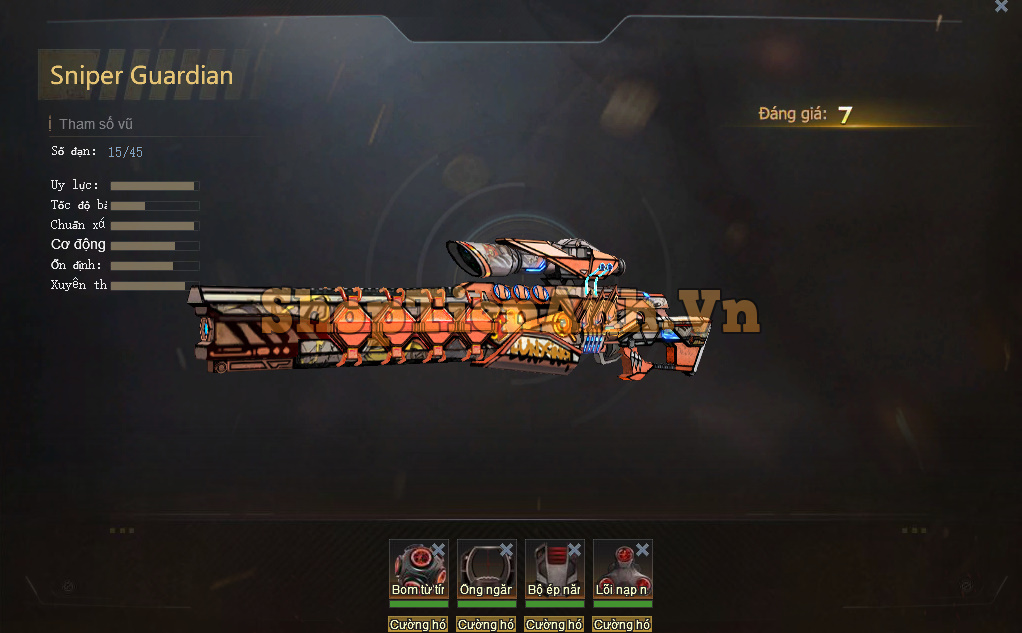Remove the Ống ngắm scope attachment
Viewport: 1022px width, 633px height.
tap(506, 550)
